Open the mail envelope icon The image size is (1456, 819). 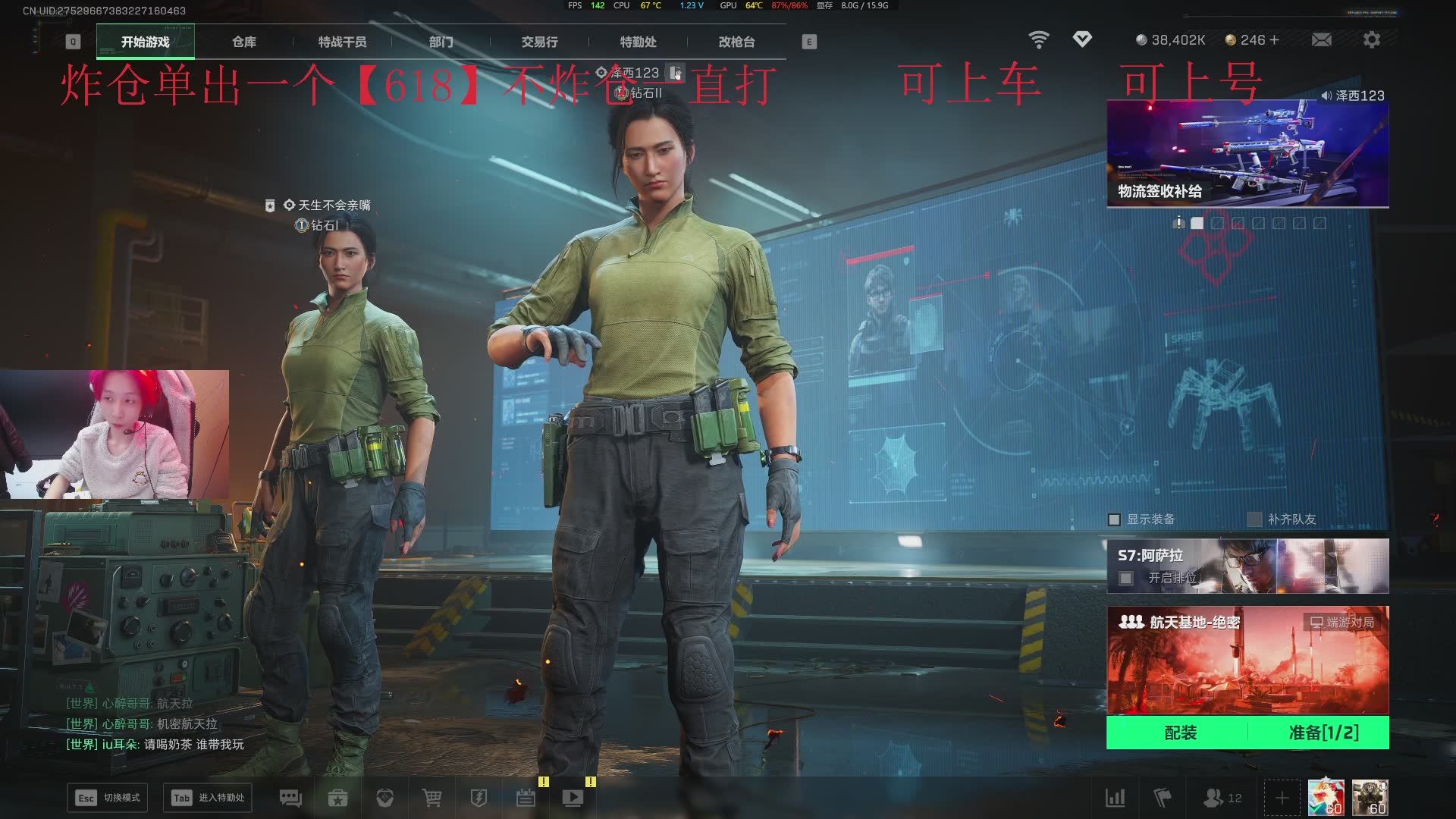[1321, 39]
